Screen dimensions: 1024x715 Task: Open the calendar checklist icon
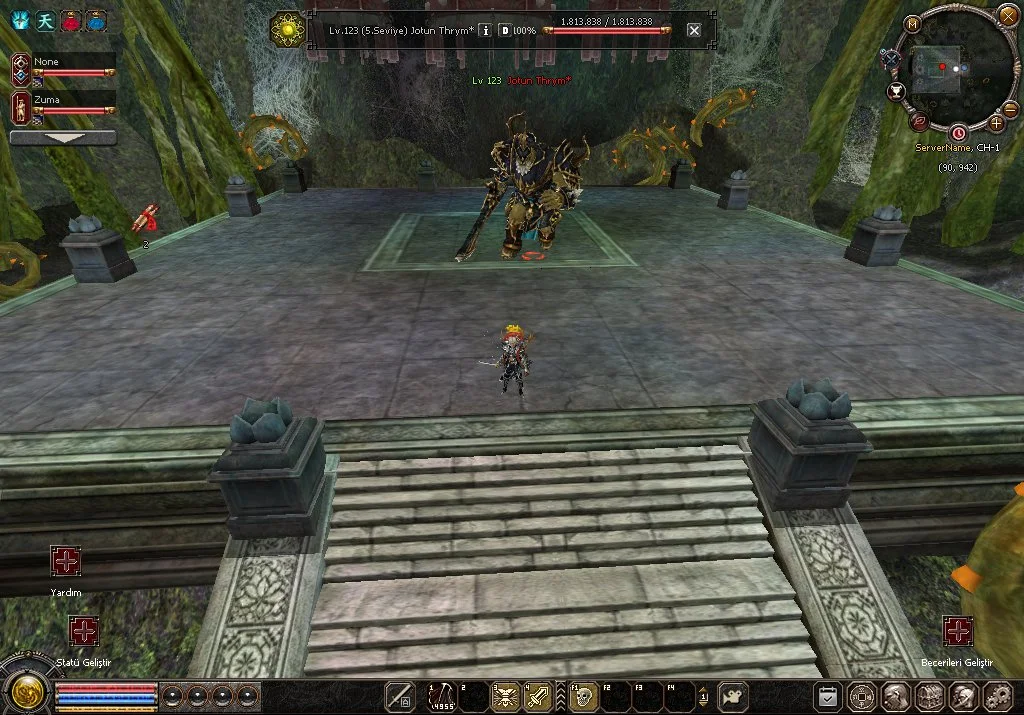pyautogui.click(x=827, y=696)
